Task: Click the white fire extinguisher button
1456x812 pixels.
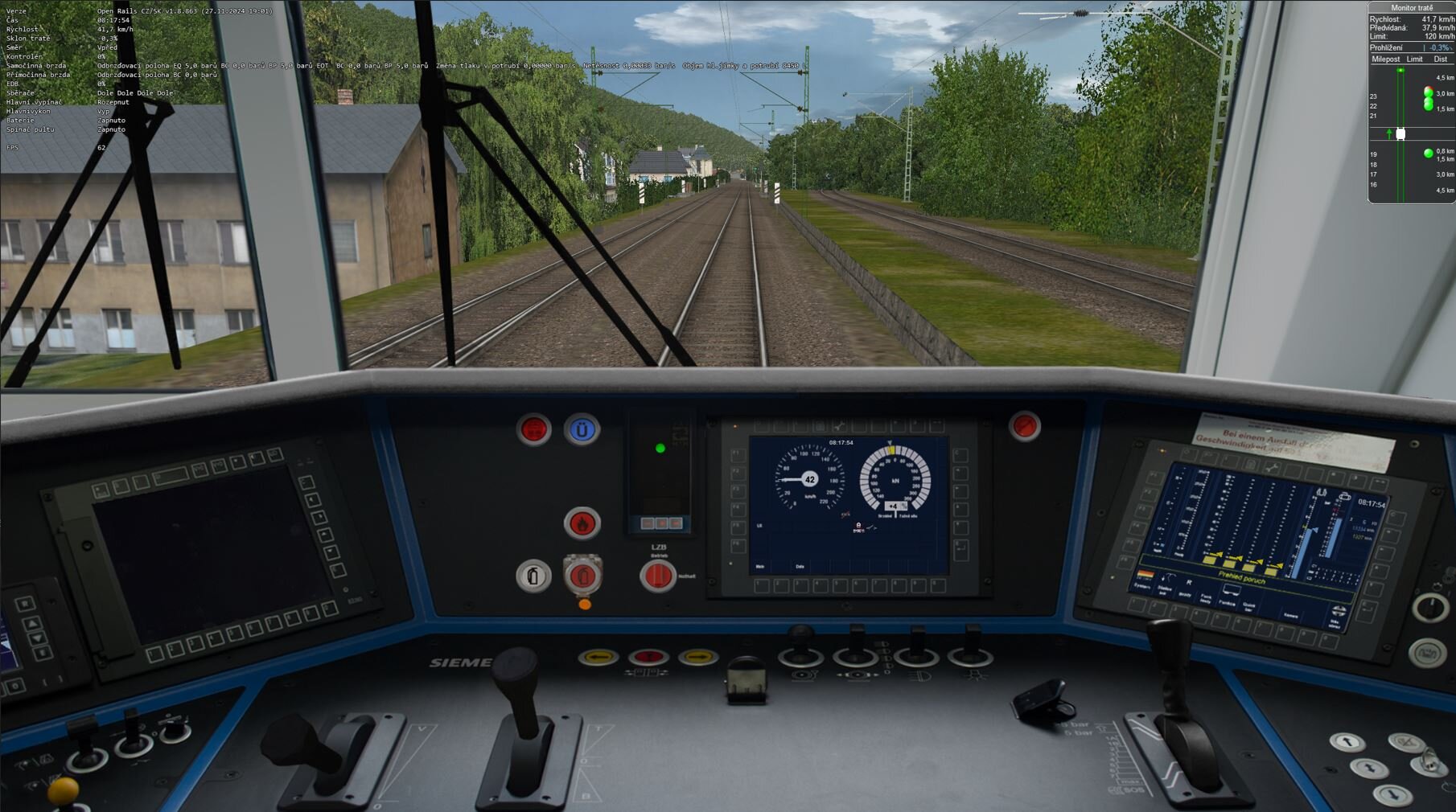Action: pyautogui.click(x=533, y=576)
